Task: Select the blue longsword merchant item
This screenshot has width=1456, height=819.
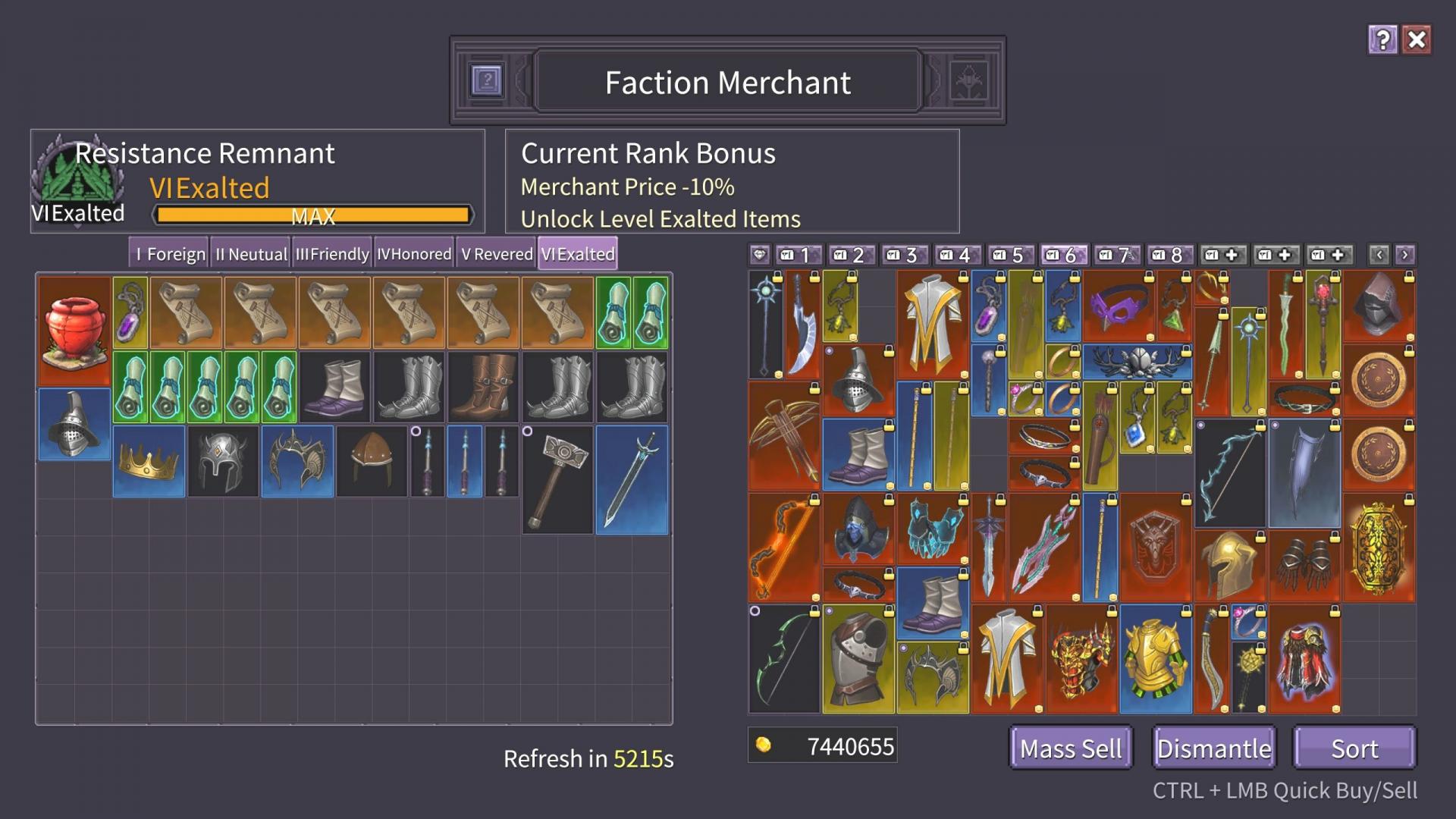Action: point(632,479)
